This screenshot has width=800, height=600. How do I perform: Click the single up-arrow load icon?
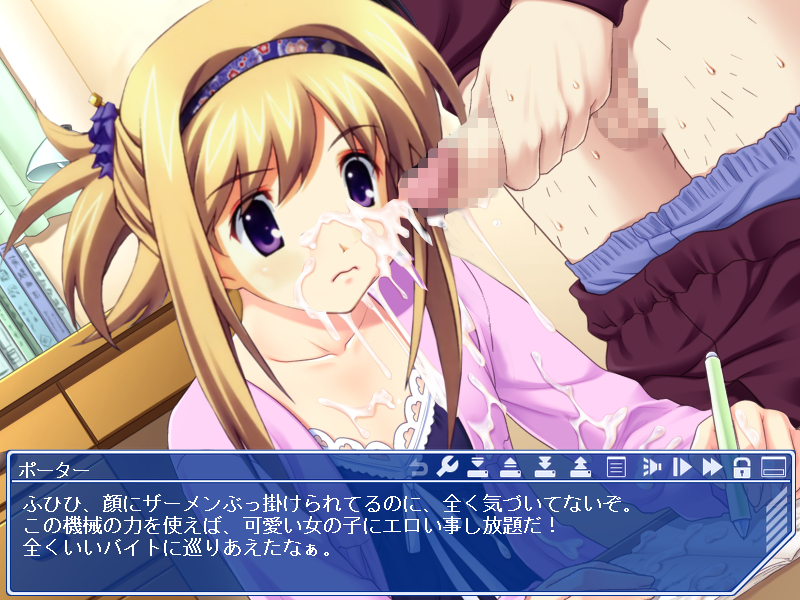click(510, 467)
